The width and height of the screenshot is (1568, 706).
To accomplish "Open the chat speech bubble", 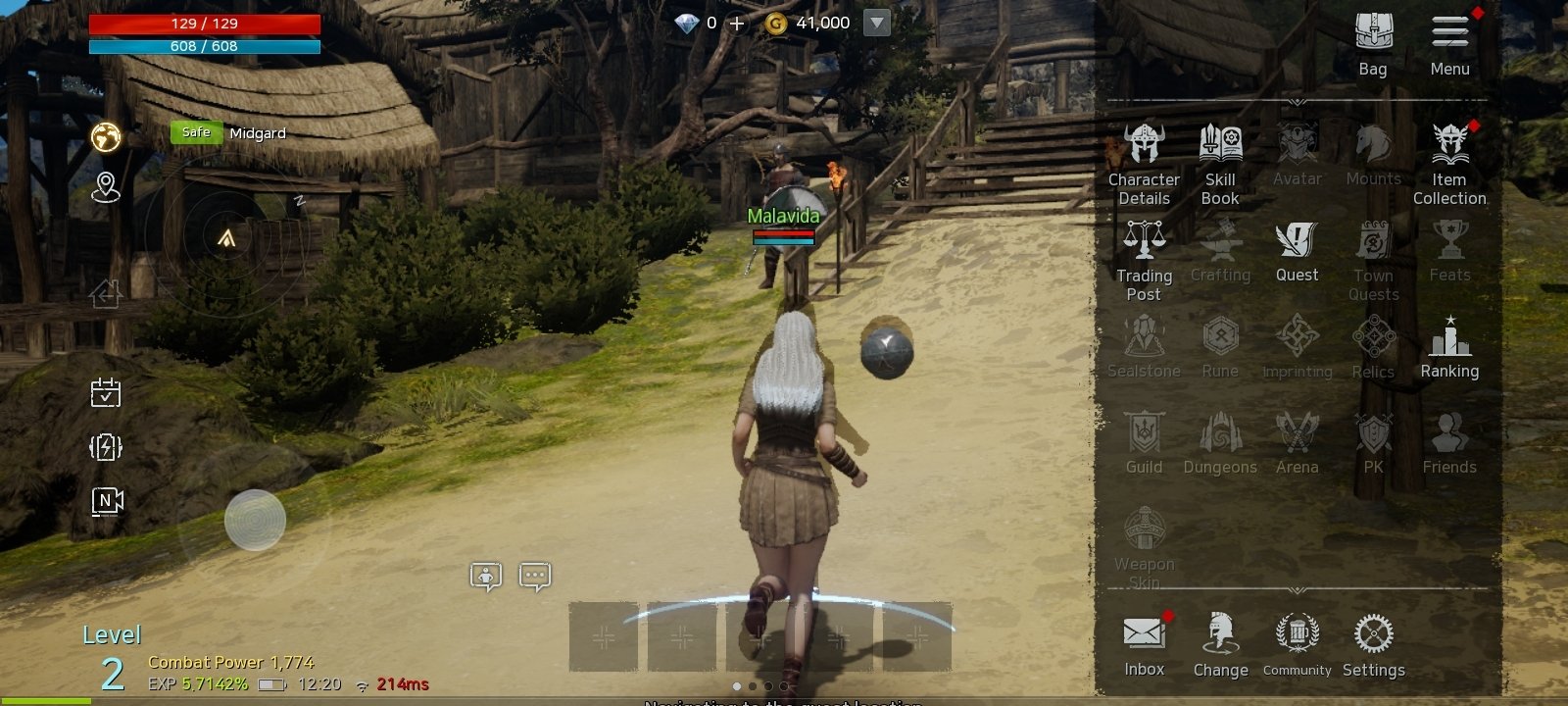I will tap(534, 576).
